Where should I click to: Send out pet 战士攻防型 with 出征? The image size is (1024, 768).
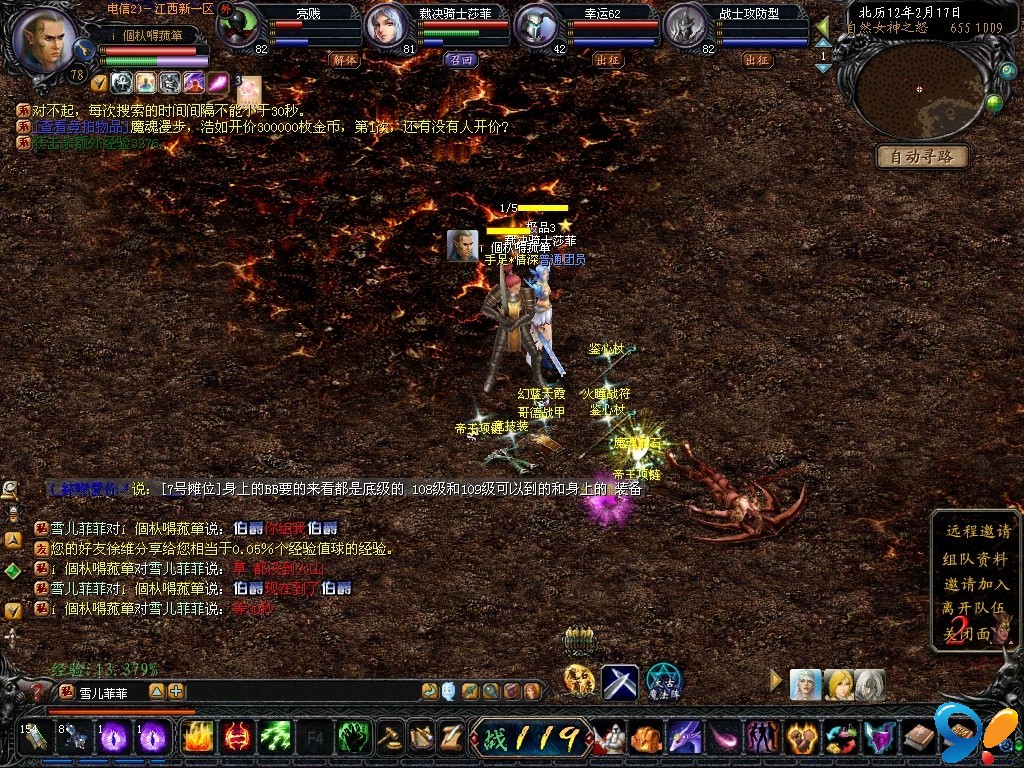click(757, 60)
